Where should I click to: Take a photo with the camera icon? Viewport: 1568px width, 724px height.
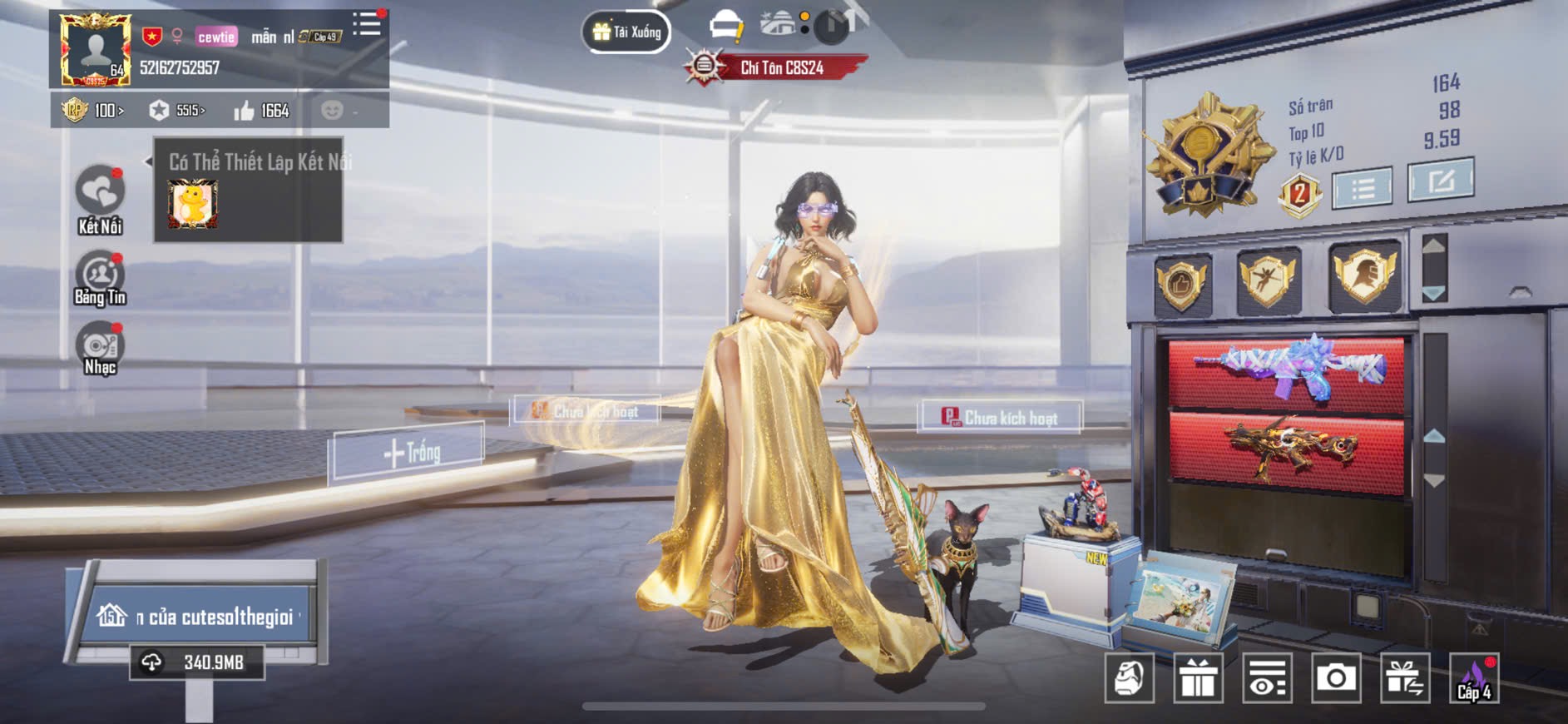click(x=1336, y=679)
